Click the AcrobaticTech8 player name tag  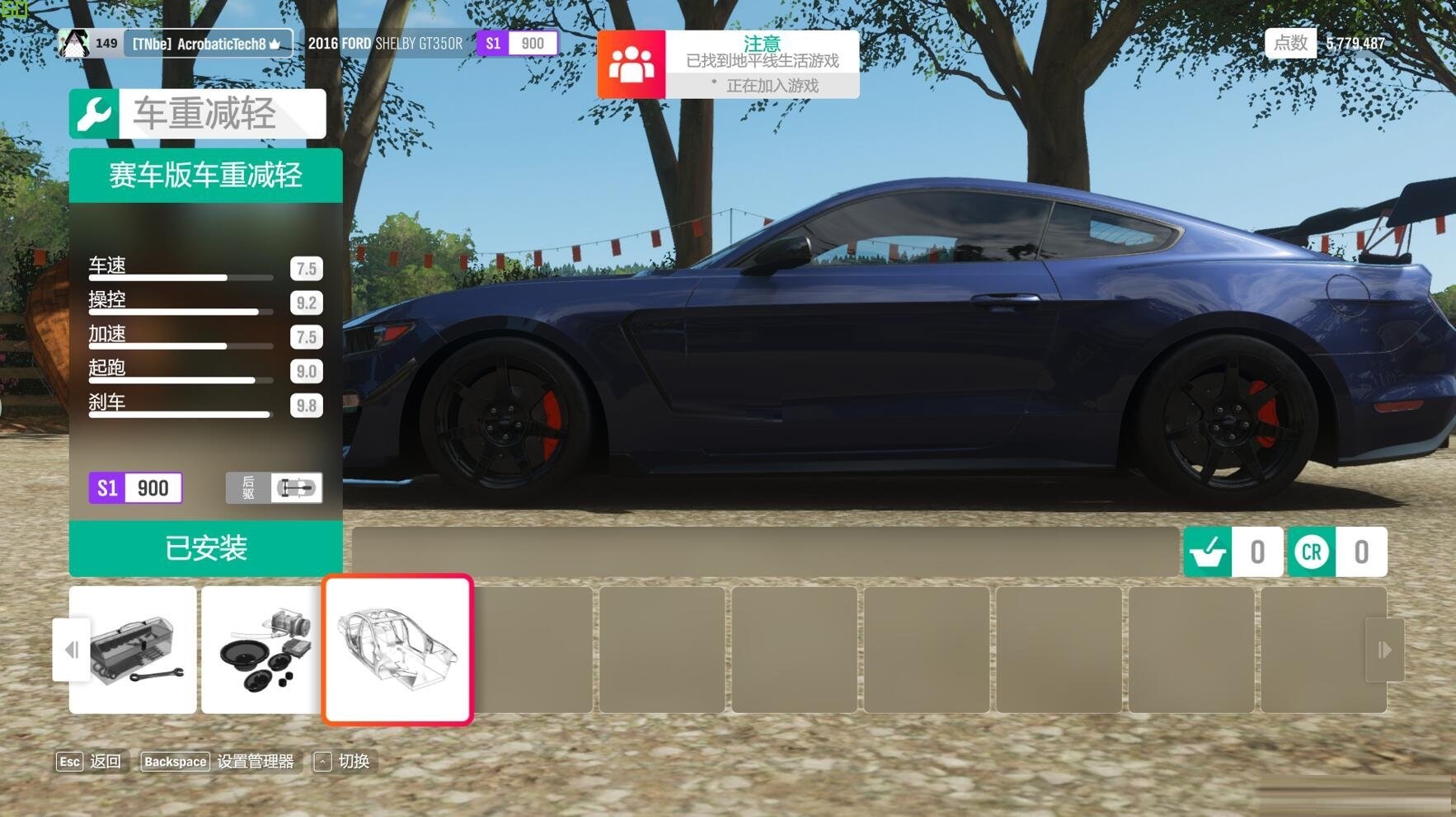point(208,44)
